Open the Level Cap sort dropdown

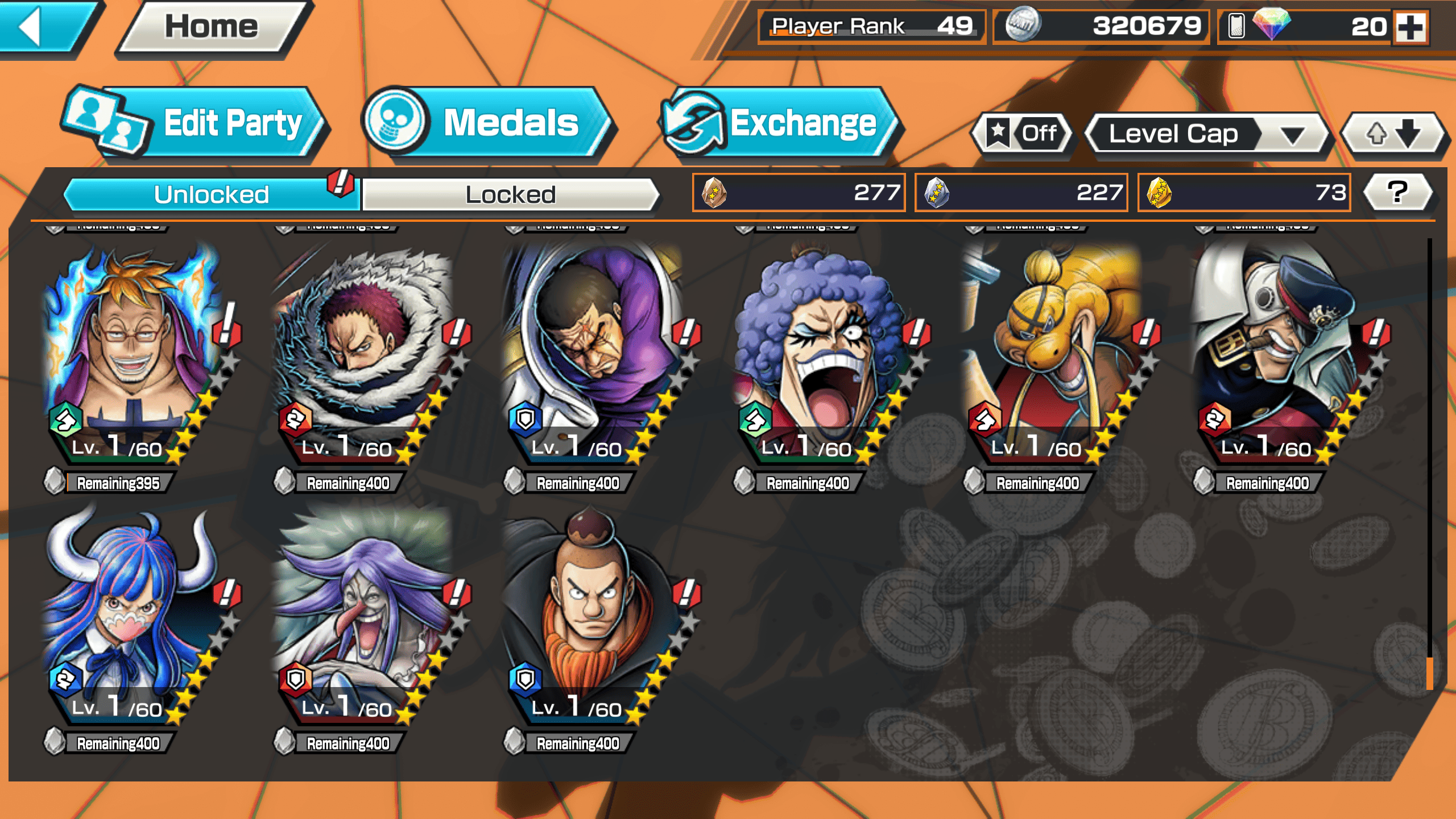(x=1206, y=134)
